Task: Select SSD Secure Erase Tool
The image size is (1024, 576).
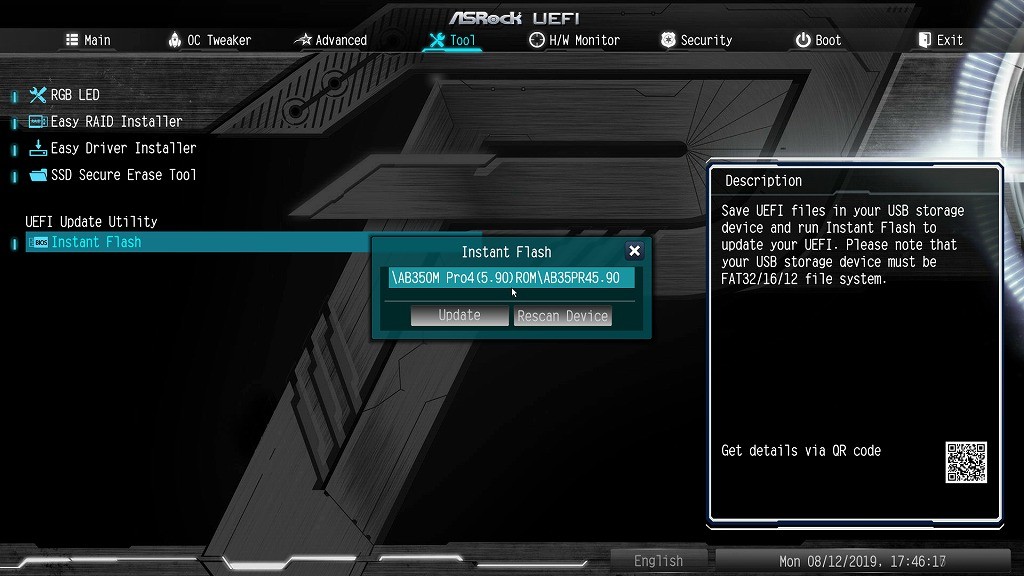Action: [x=123, y=175]
